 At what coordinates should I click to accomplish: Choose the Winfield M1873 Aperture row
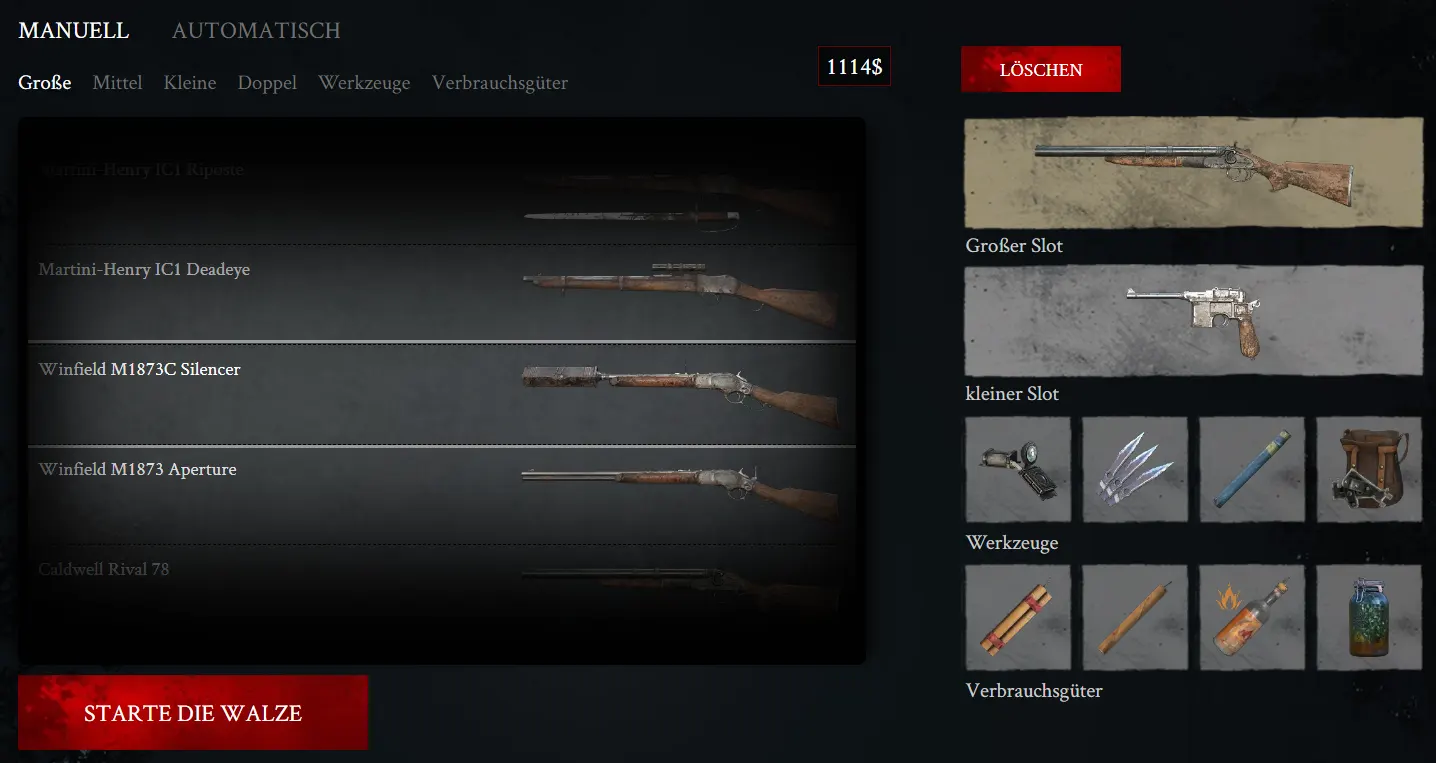click(x=441, y=494)
